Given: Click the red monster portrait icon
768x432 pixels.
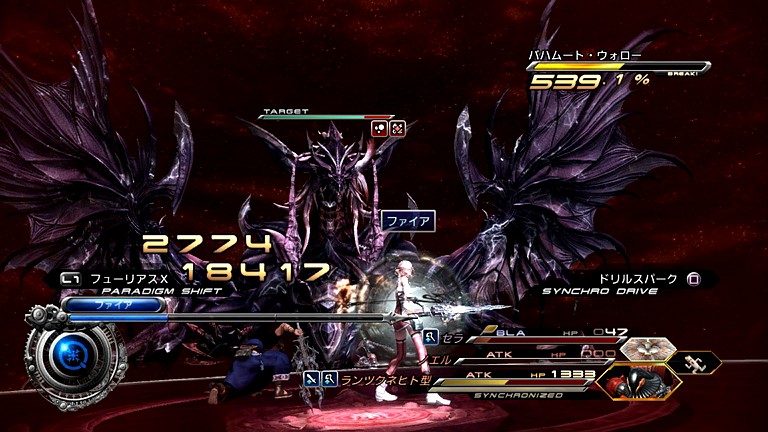Looking at the screenshot, I should click(638, 381).
